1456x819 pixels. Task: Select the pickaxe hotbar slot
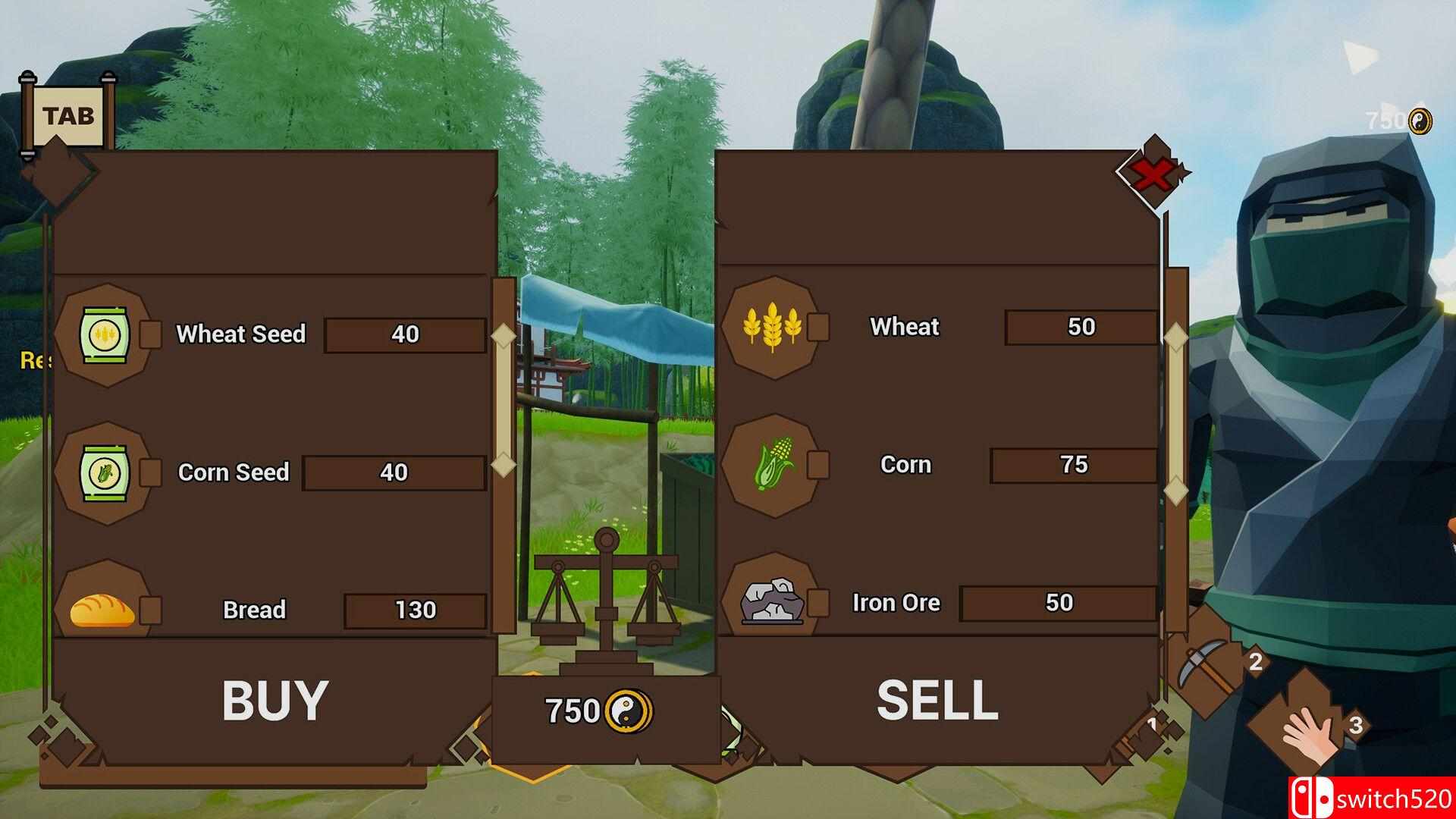1207,664
